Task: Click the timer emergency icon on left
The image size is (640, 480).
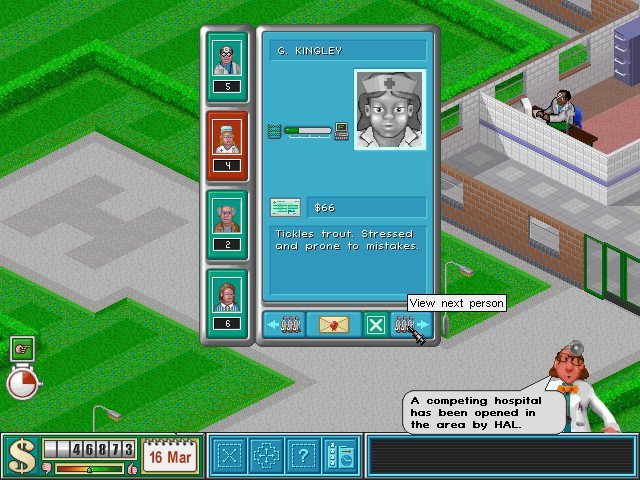Action: point(22,381)
